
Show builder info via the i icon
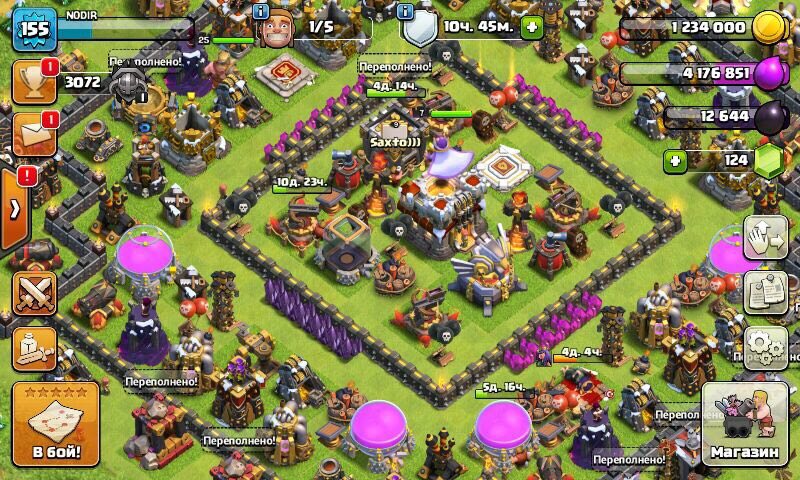262,12
